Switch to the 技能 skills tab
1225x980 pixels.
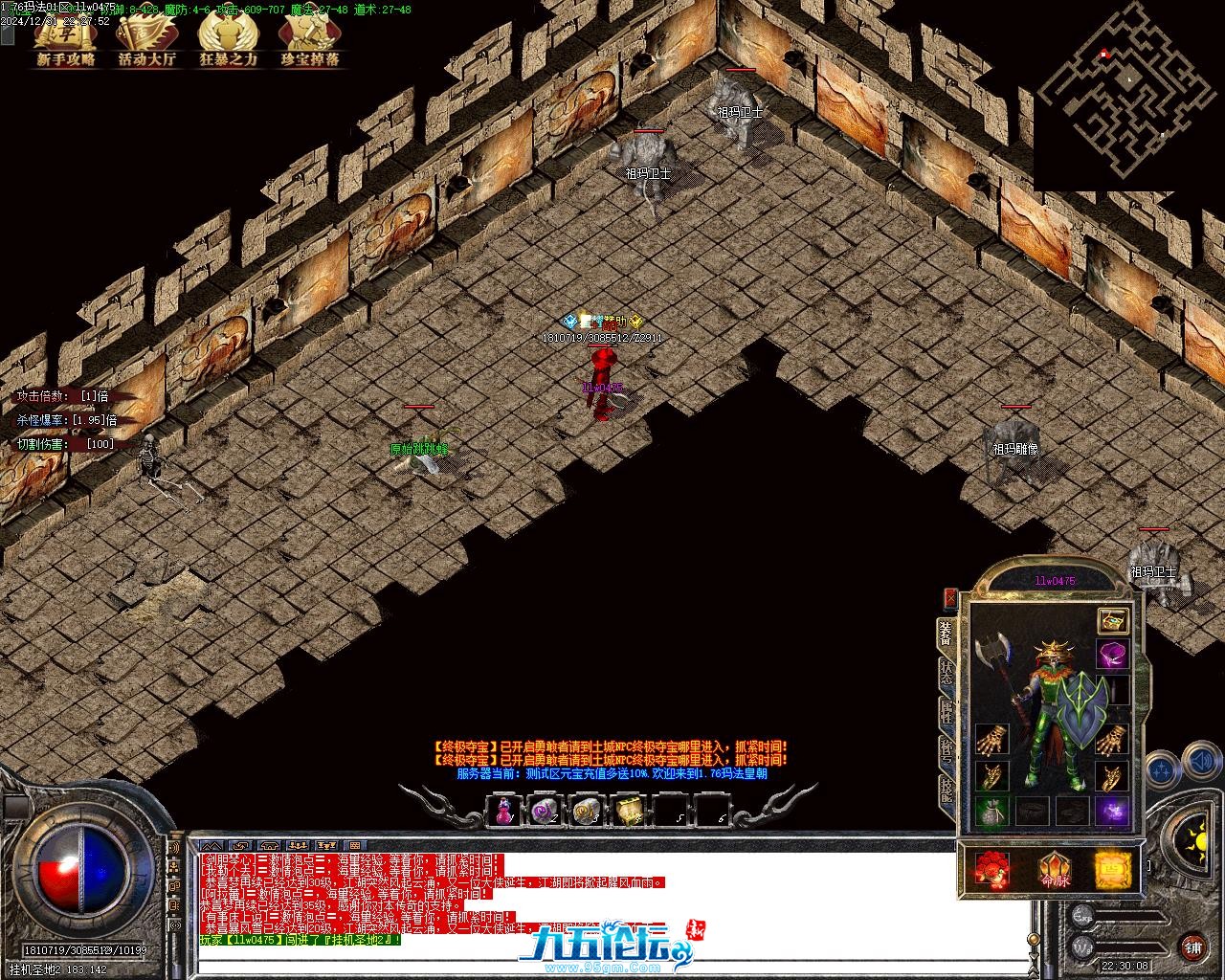click(947, 790)
